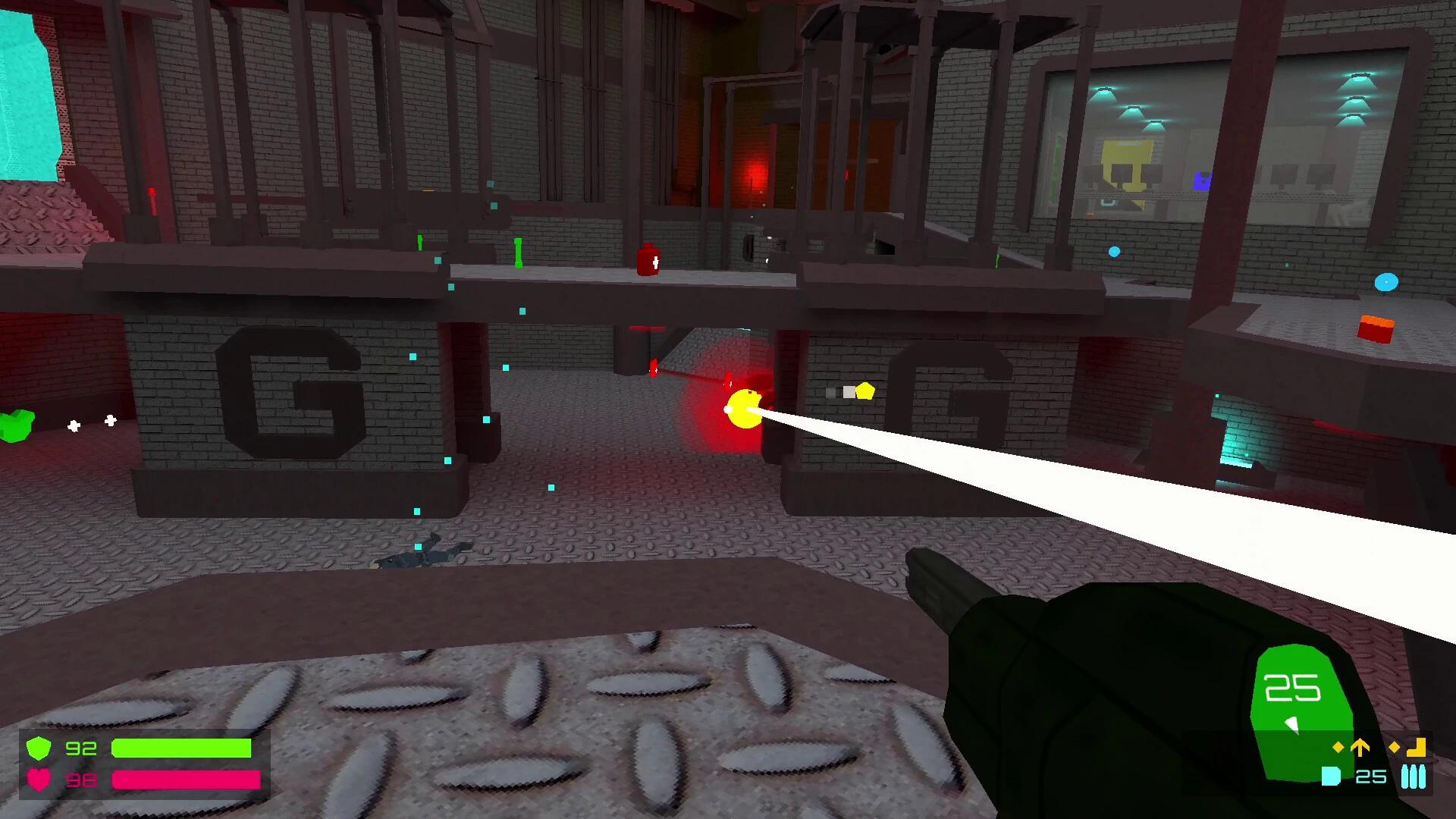The height and width of the screenshot is (819, 1456).
Task: Select the green shield armor icon
Action: click(39, 748)
